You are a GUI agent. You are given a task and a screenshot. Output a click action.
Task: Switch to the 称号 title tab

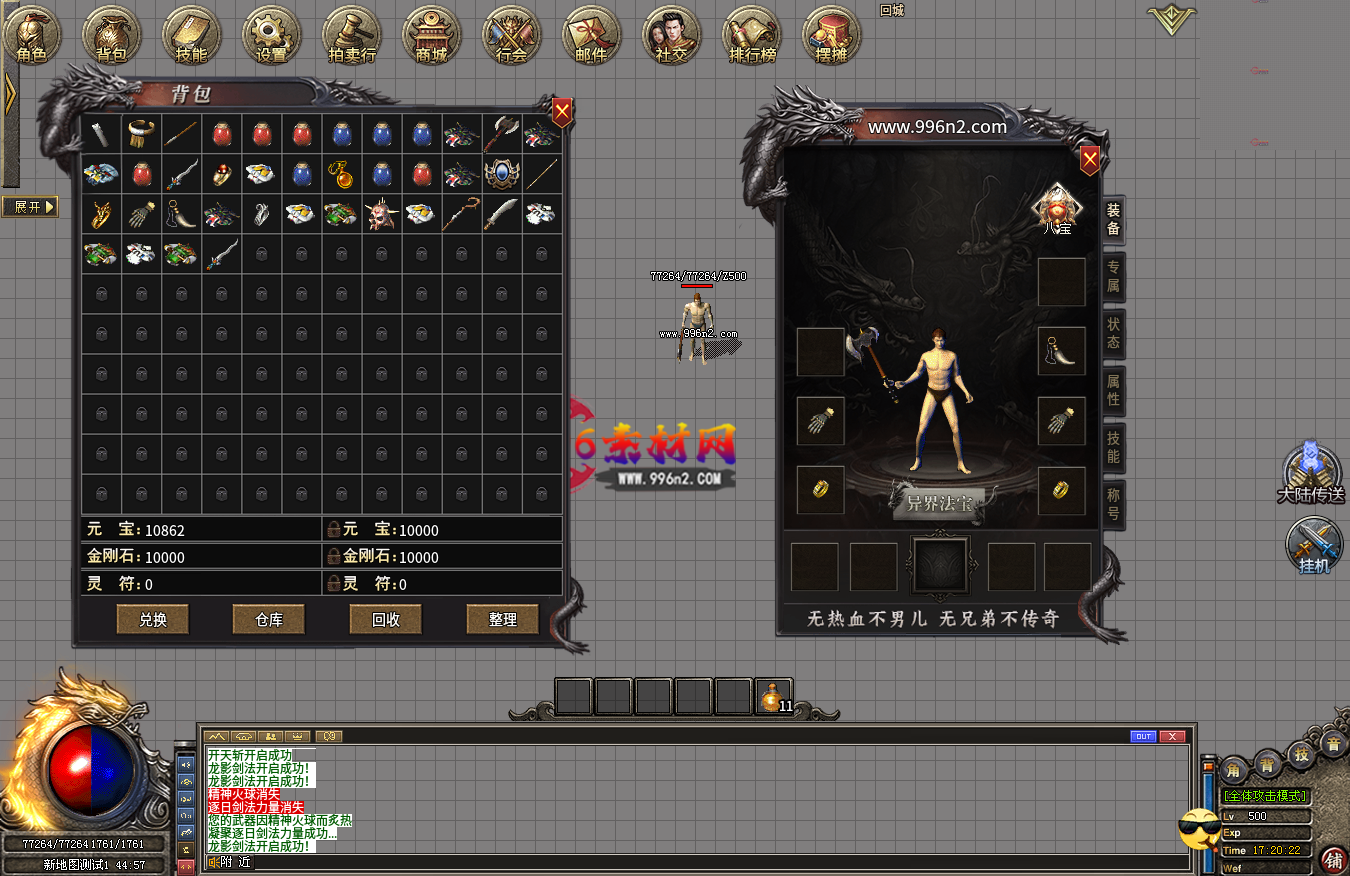click(1113, 504)
